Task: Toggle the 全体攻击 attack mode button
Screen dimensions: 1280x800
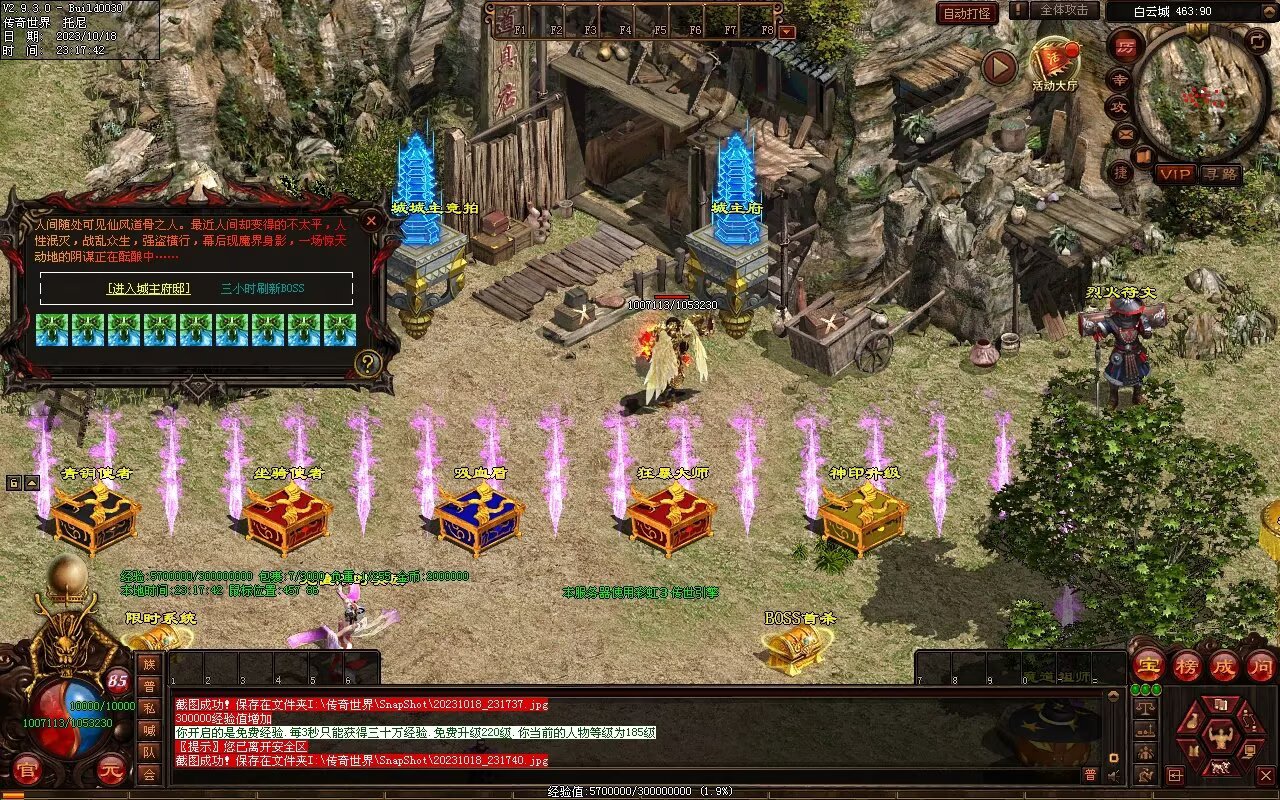Action: [x=1063, y=10]
